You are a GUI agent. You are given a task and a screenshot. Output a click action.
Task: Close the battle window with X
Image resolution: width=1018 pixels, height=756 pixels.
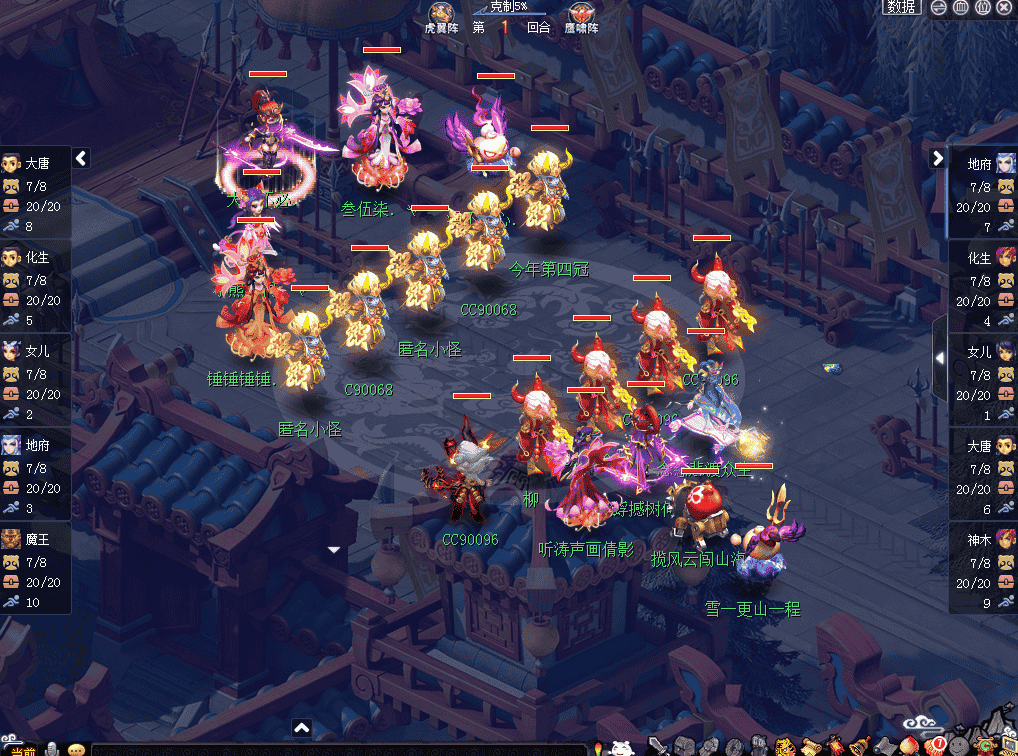click(x=1005, y=8)
